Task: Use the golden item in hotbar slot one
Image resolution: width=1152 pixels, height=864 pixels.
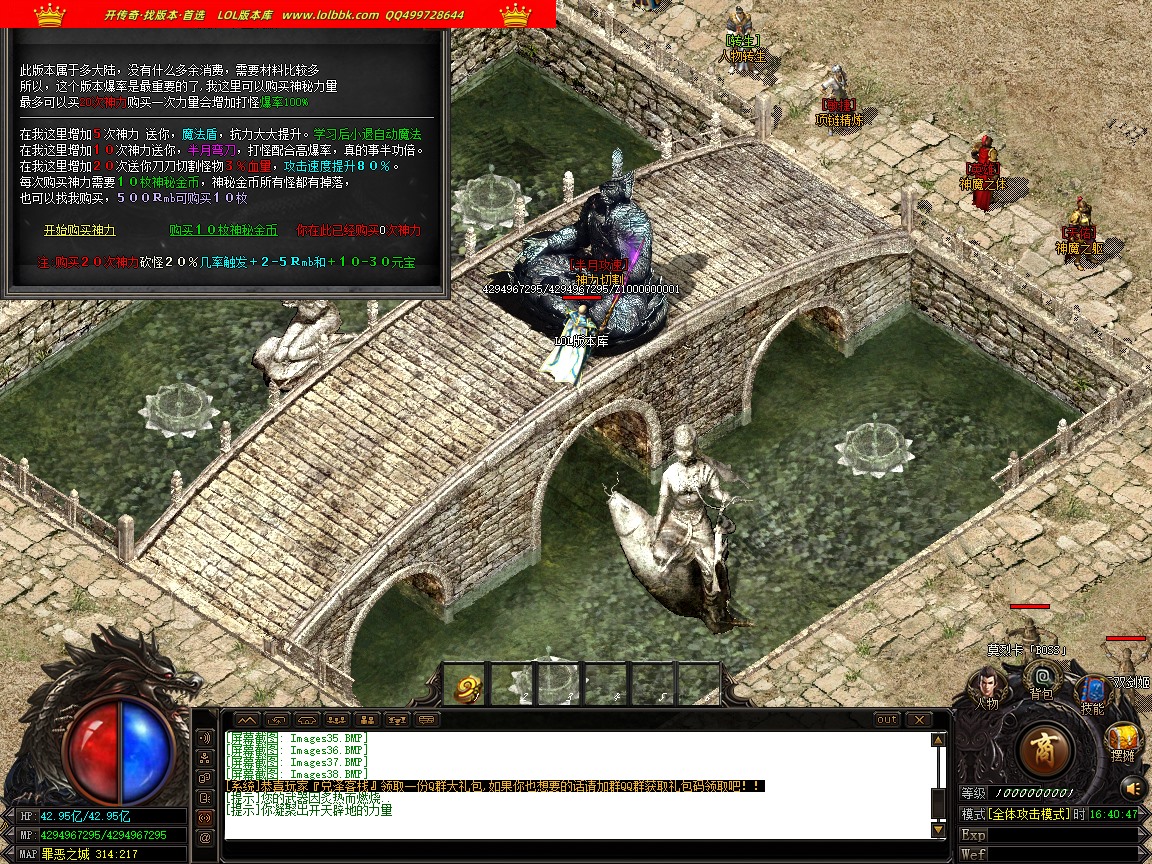Action: tap(466, 685)
